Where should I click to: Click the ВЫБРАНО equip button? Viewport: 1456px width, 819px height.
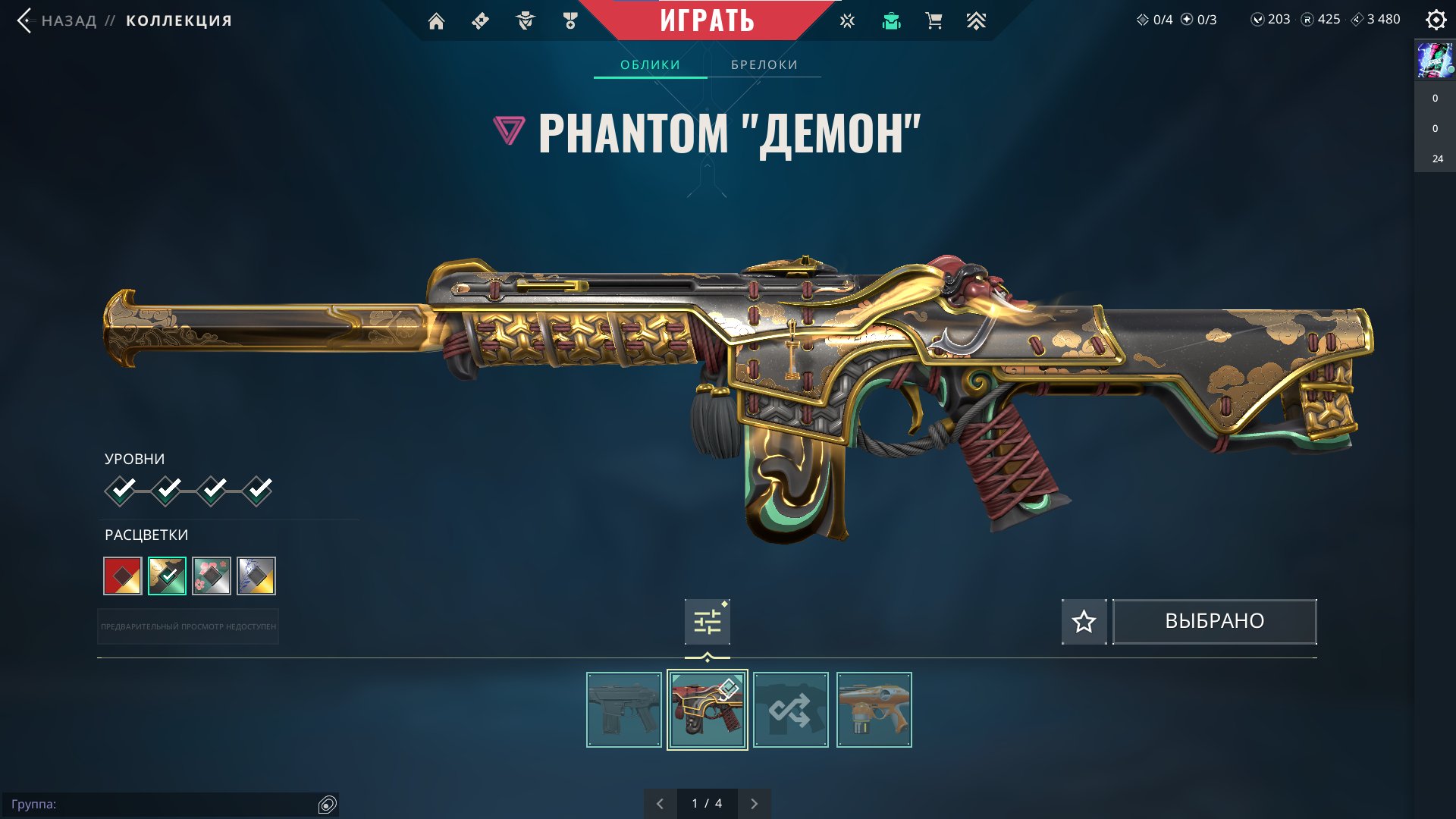pos(1214,622)
